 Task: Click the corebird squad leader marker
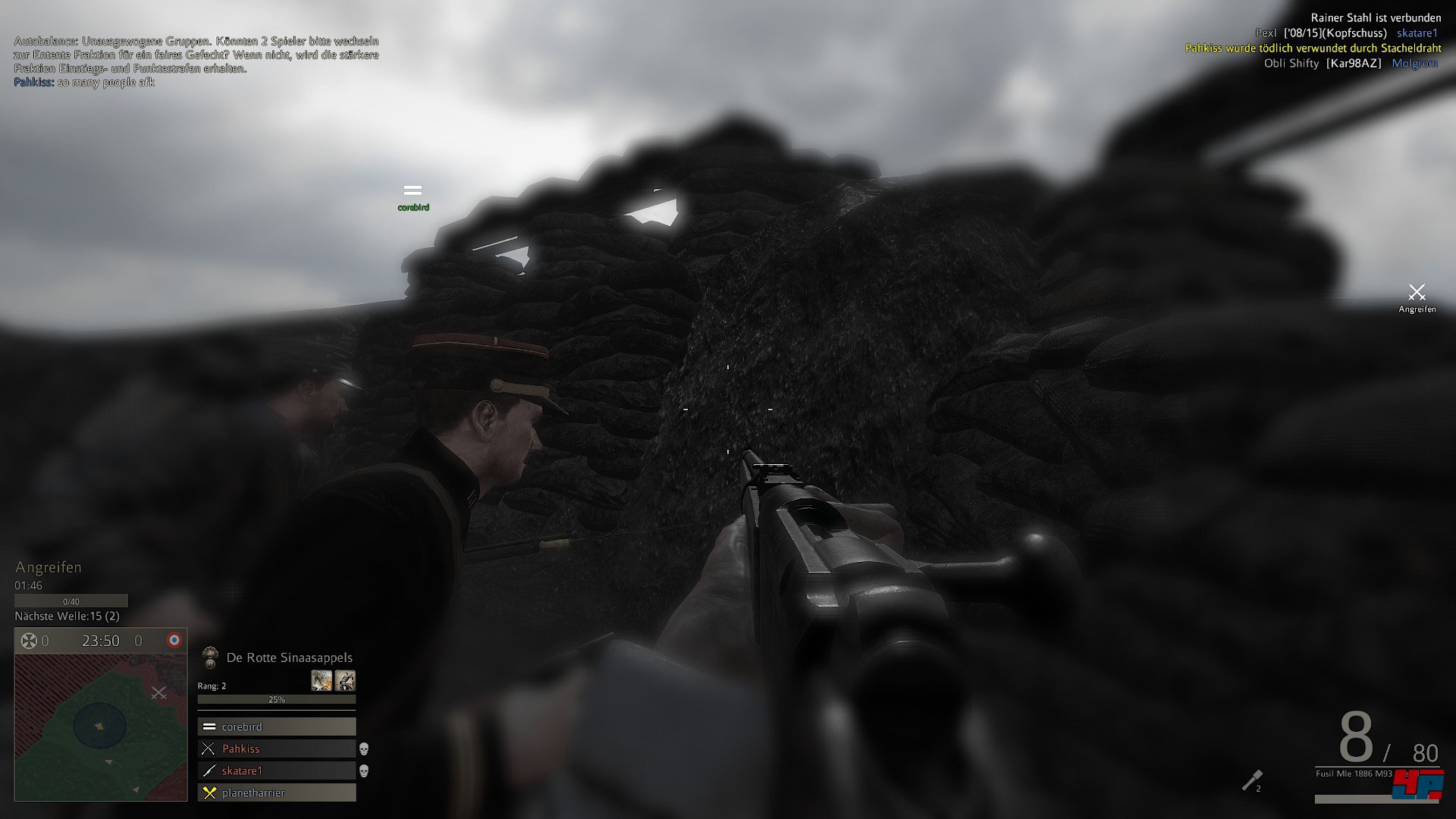(413, 191)
